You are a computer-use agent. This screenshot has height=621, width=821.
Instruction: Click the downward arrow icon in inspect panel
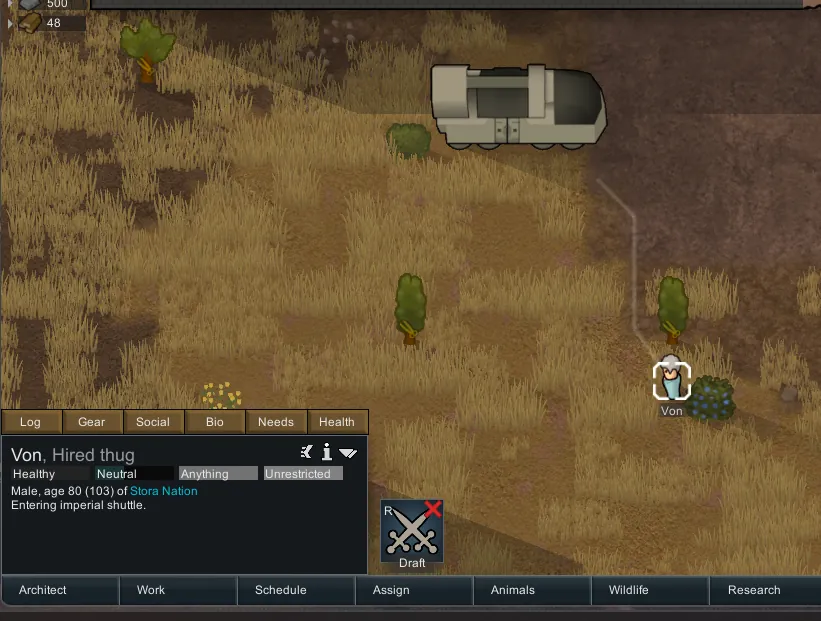coord(348,453)
